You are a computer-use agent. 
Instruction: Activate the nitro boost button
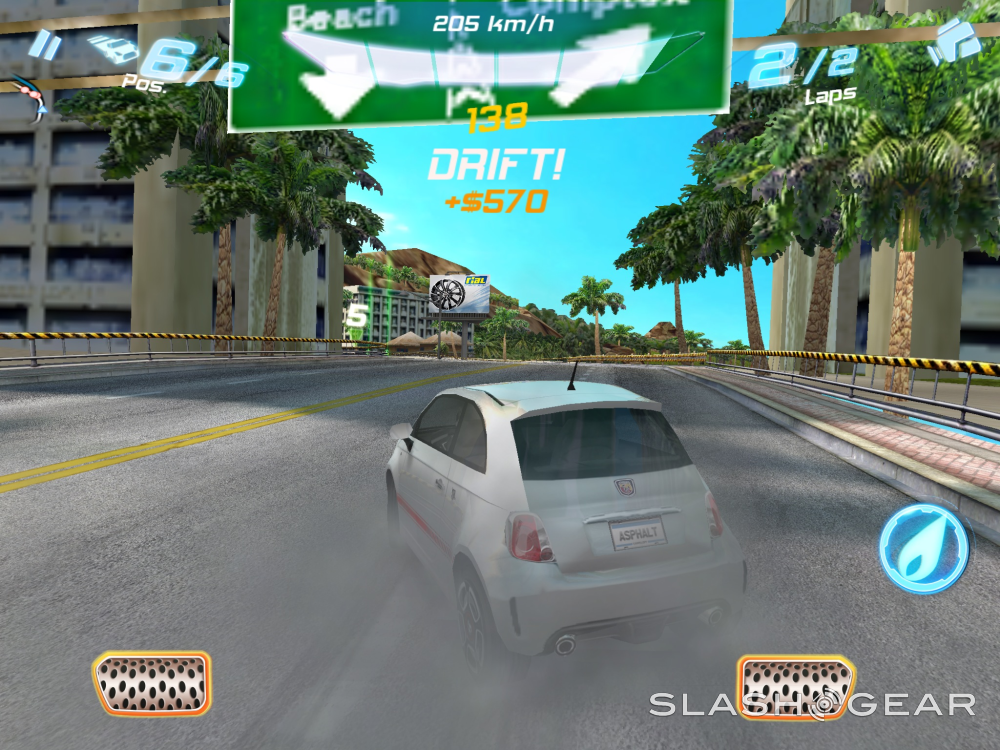[x=923, y=549]
